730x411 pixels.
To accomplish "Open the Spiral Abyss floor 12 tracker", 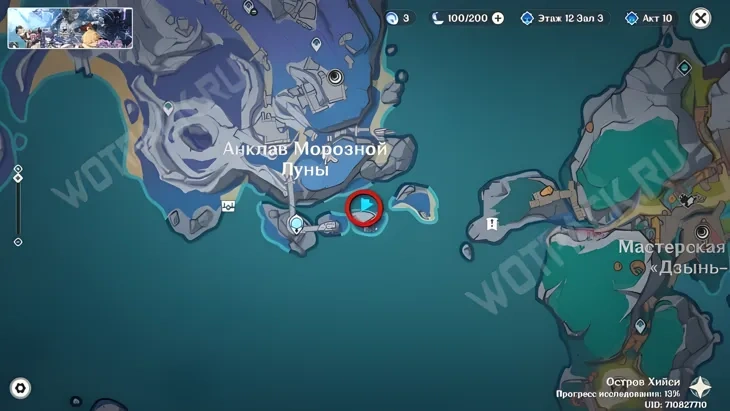I will tap(562, 18).
